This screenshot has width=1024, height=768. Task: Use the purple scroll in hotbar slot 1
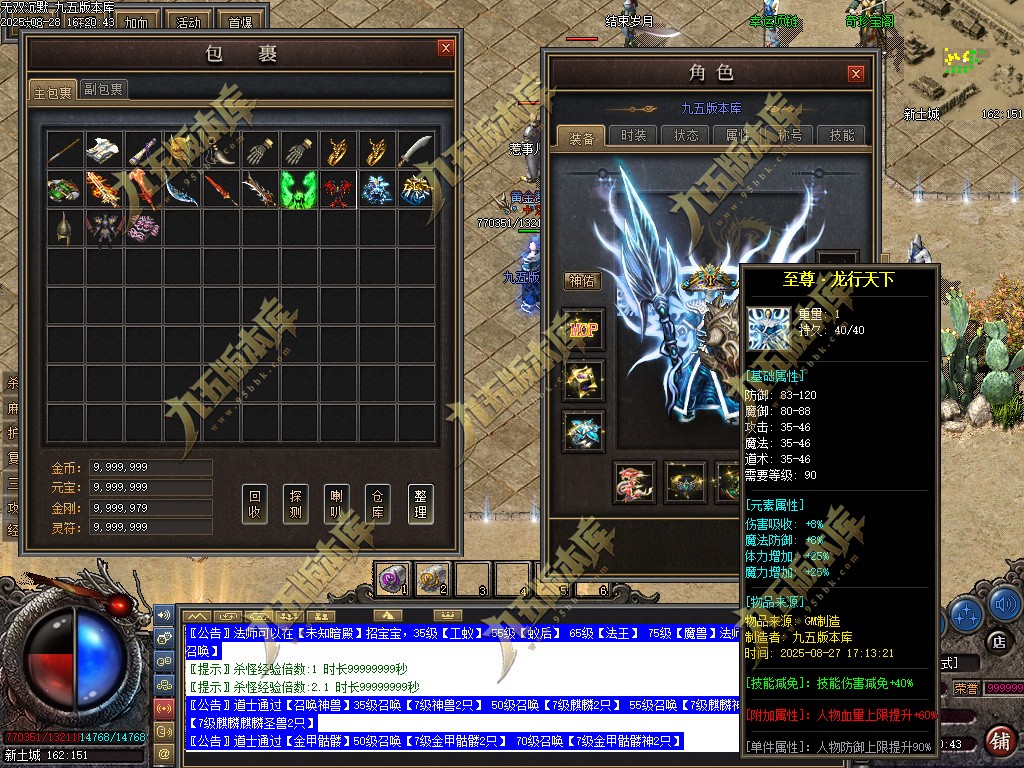[391, 577]
